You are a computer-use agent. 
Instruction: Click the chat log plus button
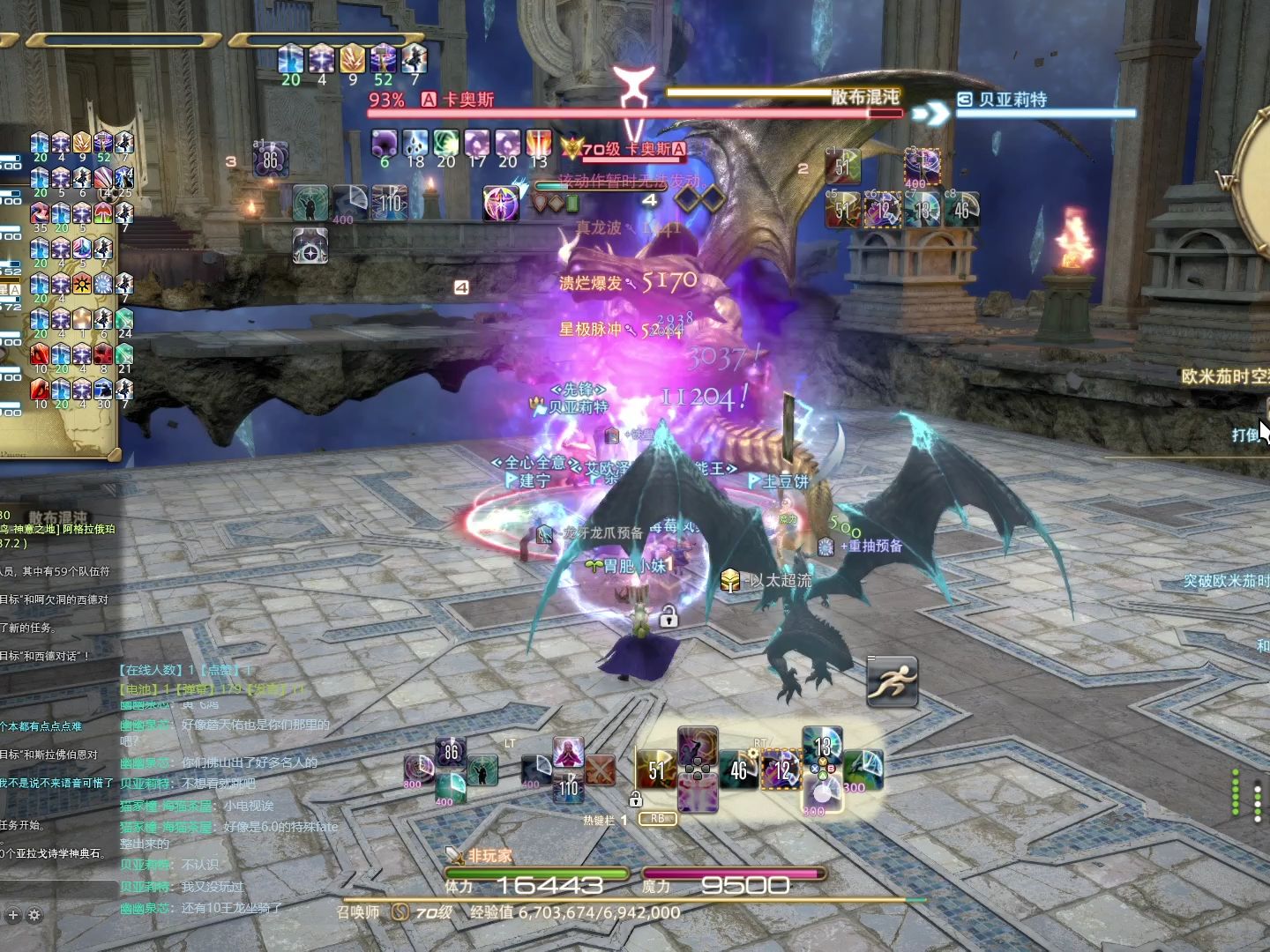[13, 915]
